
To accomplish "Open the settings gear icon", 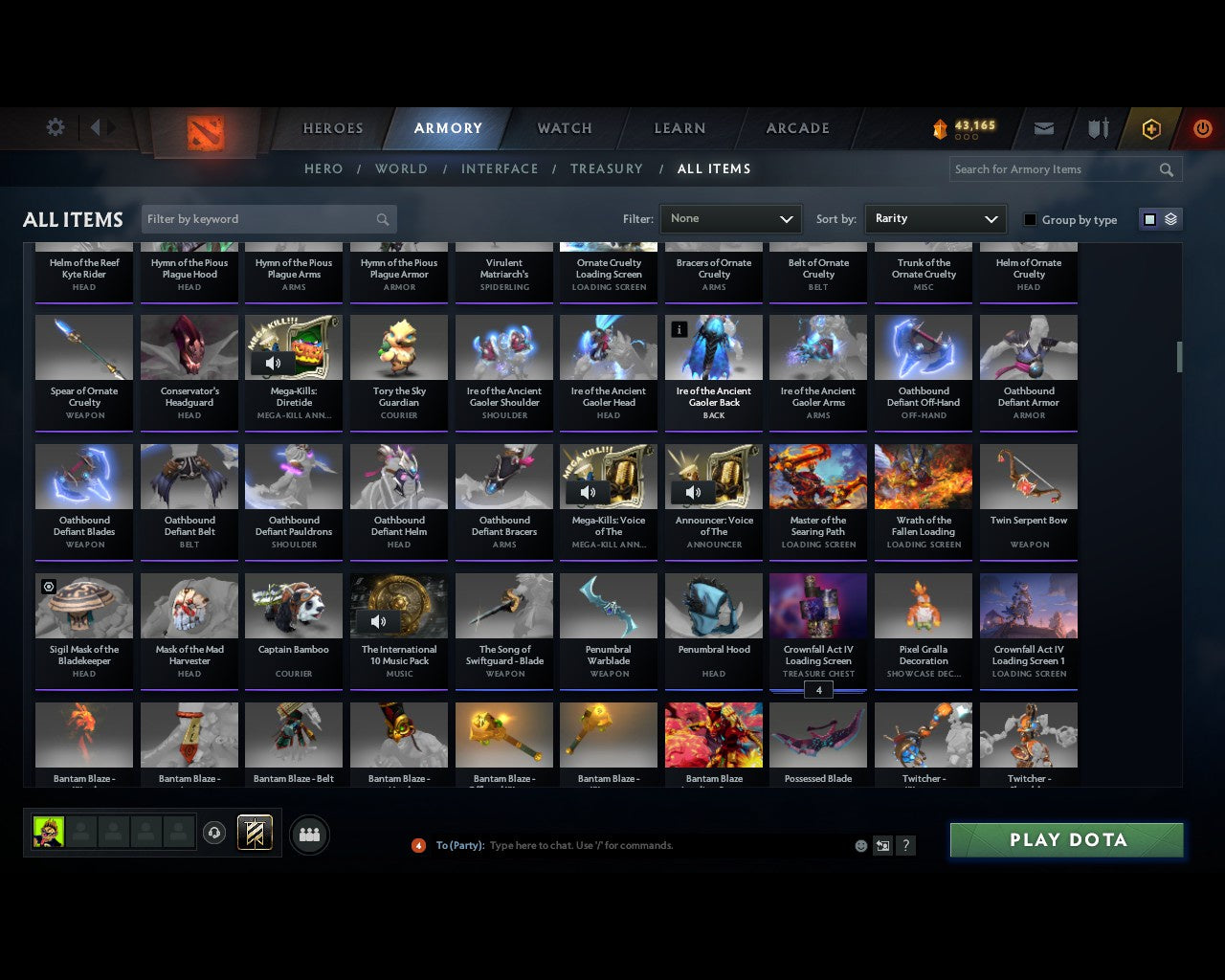I will (55, 126).
